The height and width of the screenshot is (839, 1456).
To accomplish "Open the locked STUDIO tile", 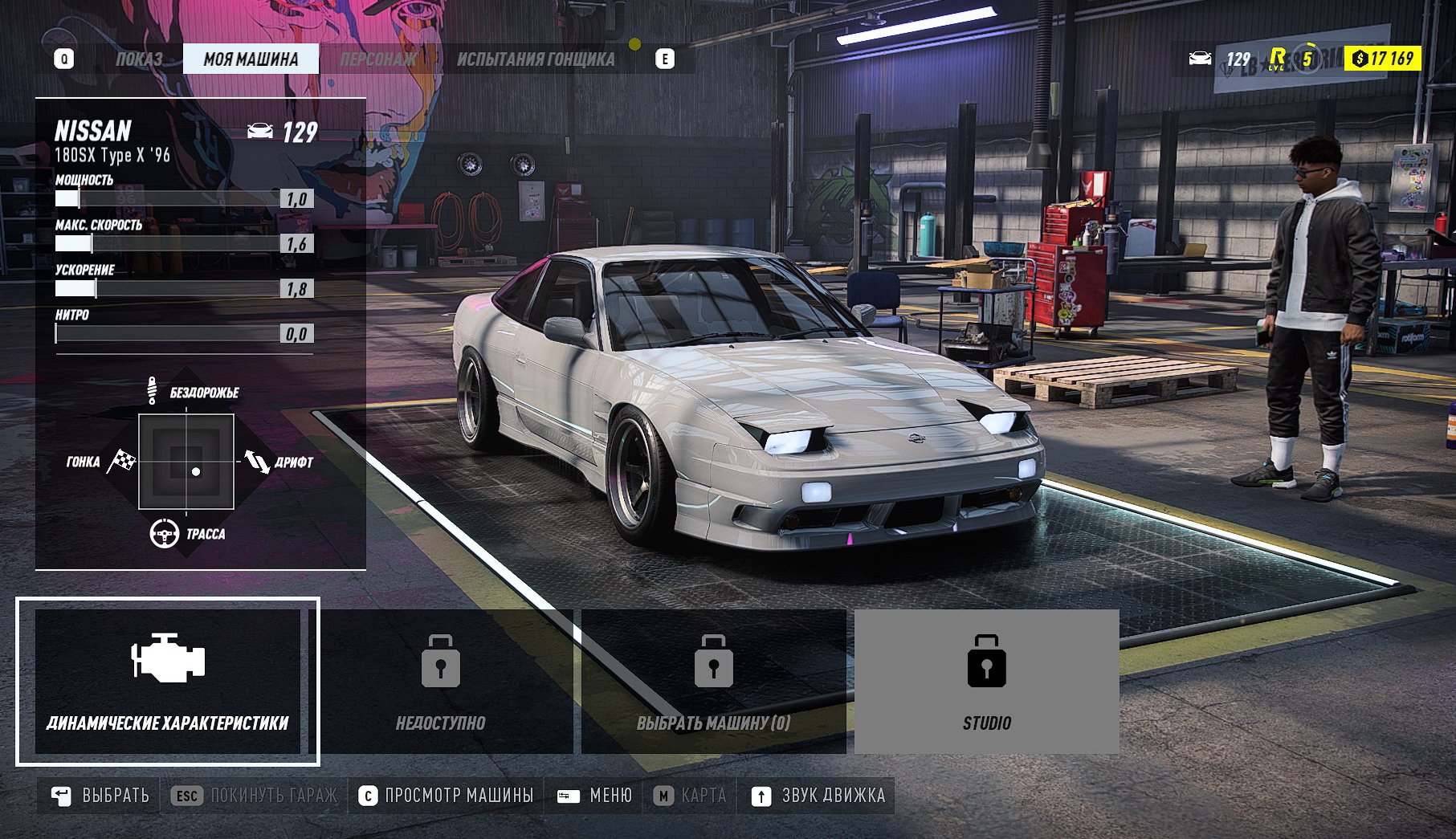I will [x=986, y=681].
